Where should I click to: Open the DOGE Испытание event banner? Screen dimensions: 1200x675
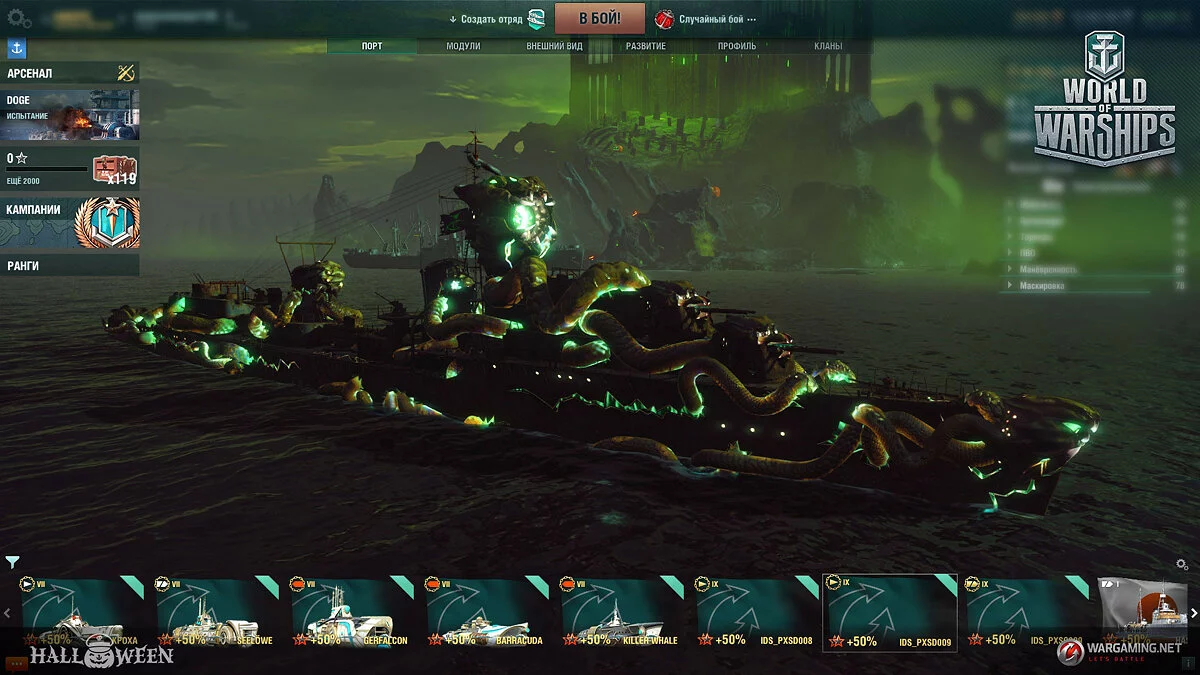tap(70, 115)
